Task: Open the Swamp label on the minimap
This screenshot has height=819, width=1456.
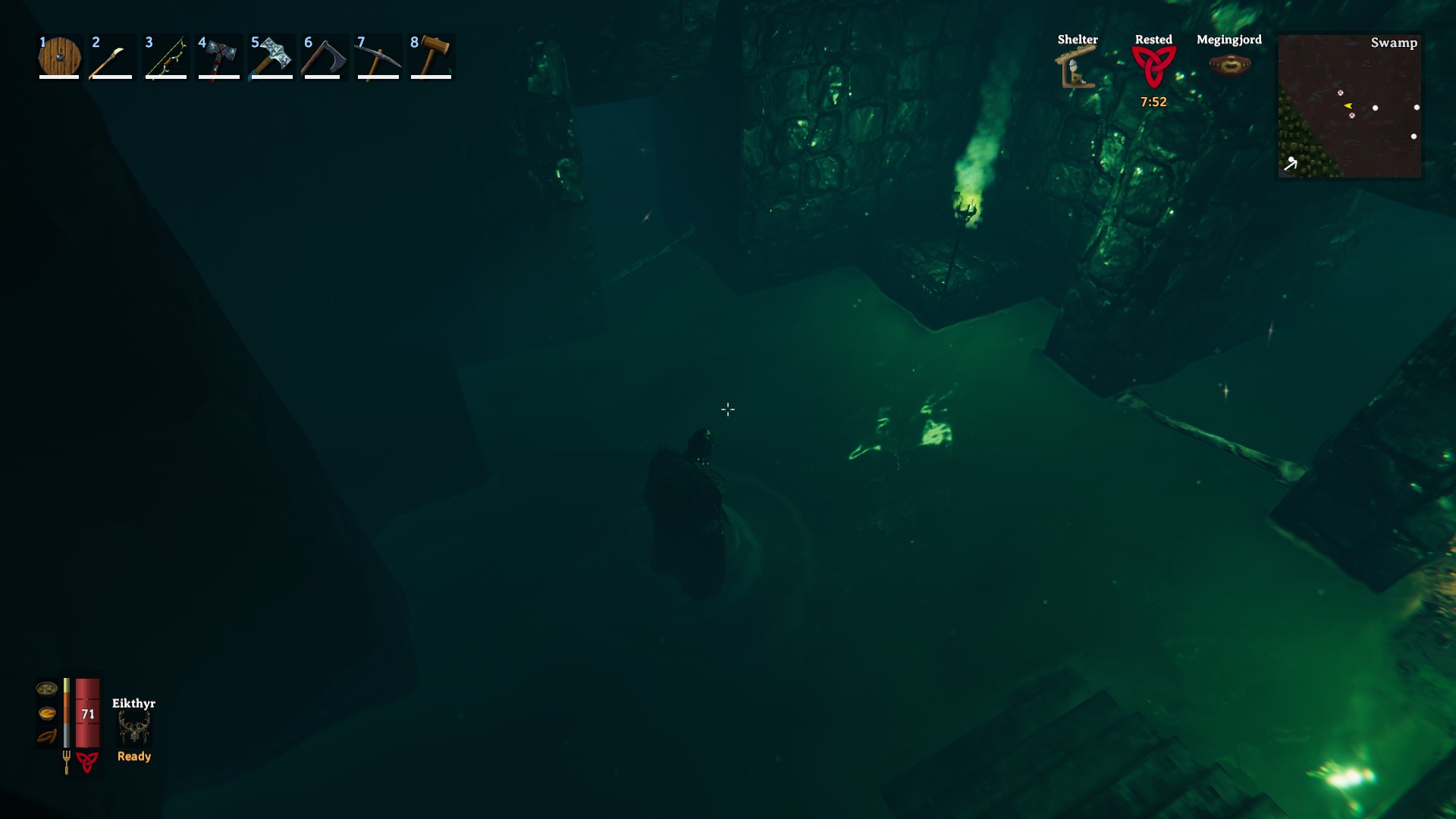Action: (x=1394, y=43)
